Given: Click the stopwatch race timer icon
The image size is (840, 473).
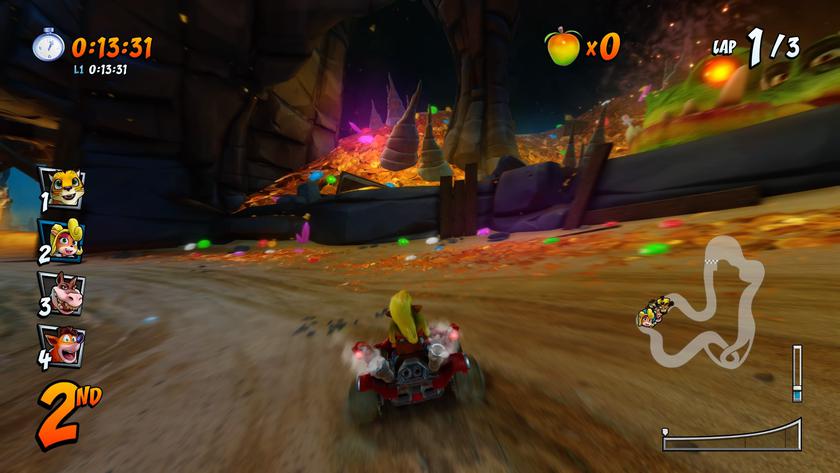Looking at the screenshot, I should 48,46.
